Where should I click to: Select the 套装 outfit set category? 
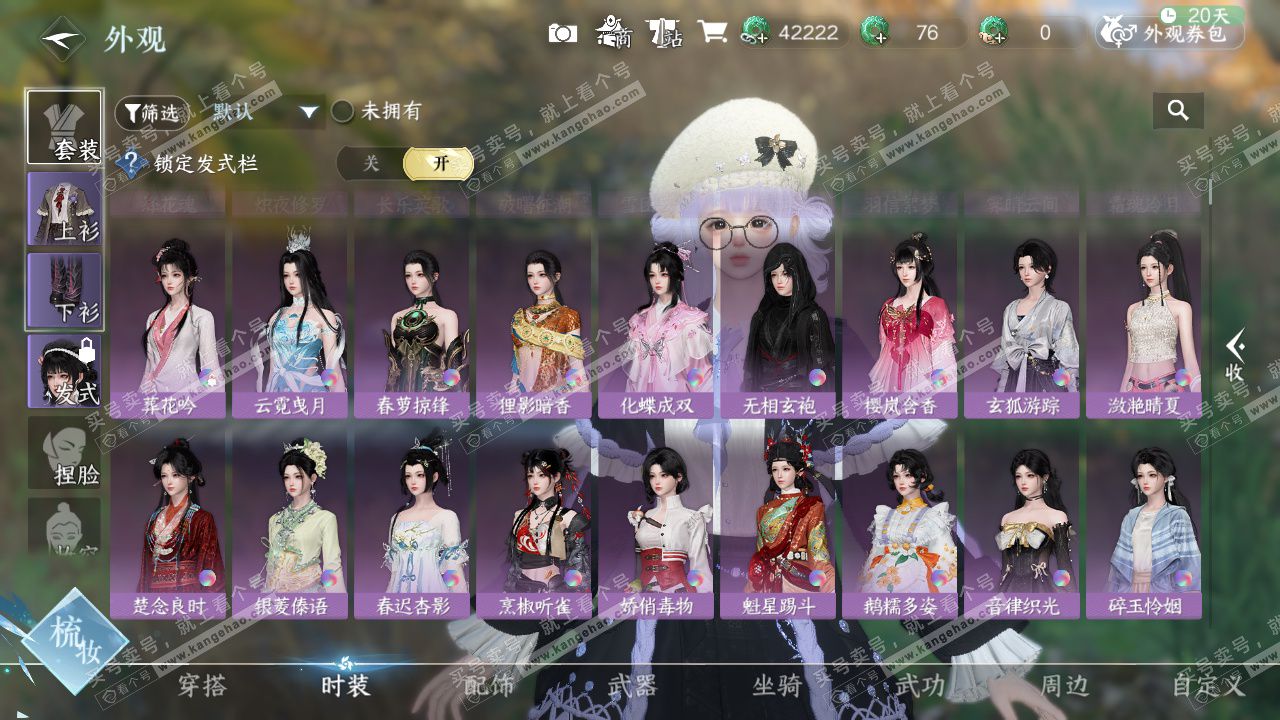[65, 127]
